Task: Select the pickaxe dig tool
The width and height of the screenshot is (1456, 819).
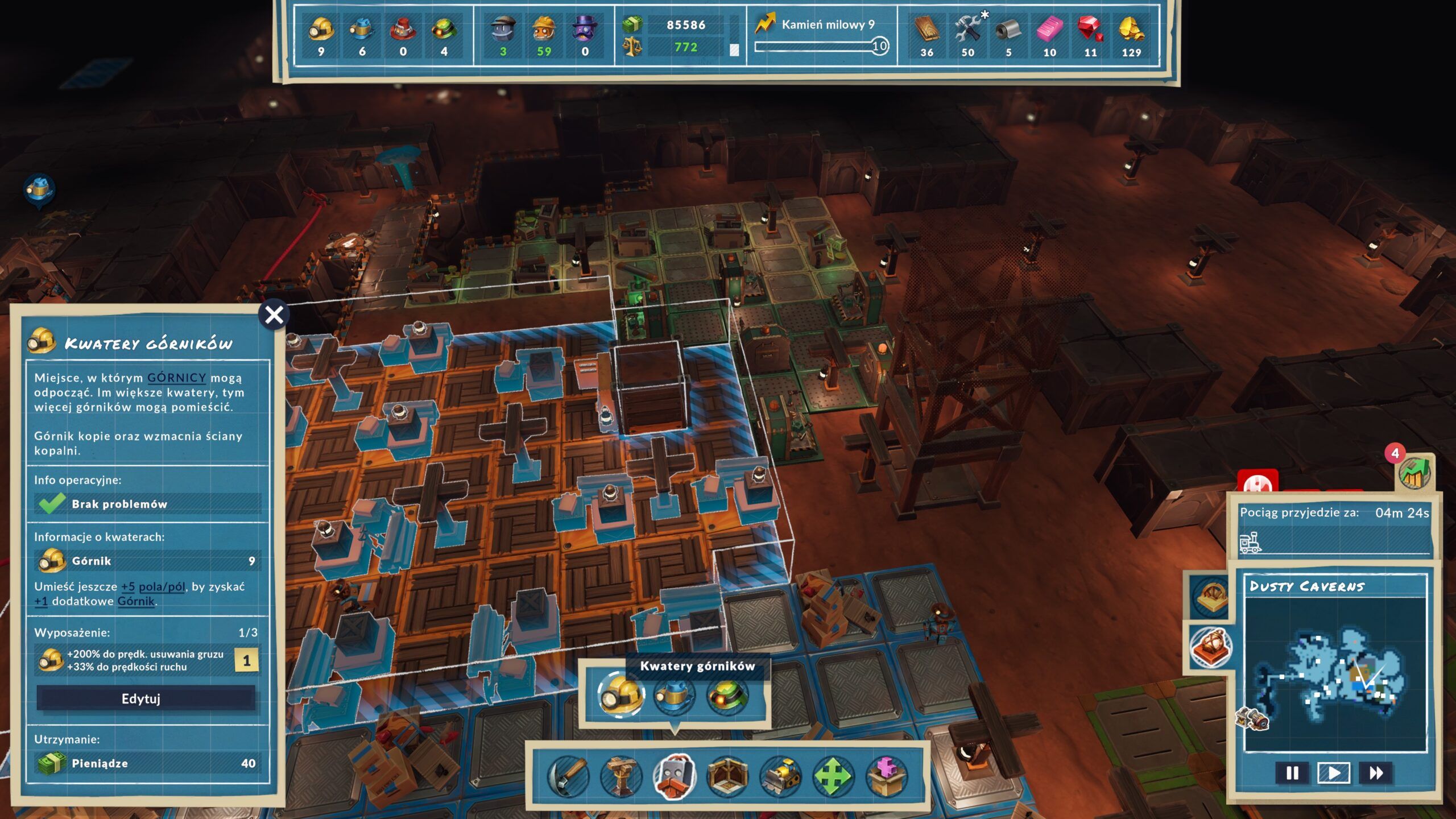Action: click(x=568, y=776)
